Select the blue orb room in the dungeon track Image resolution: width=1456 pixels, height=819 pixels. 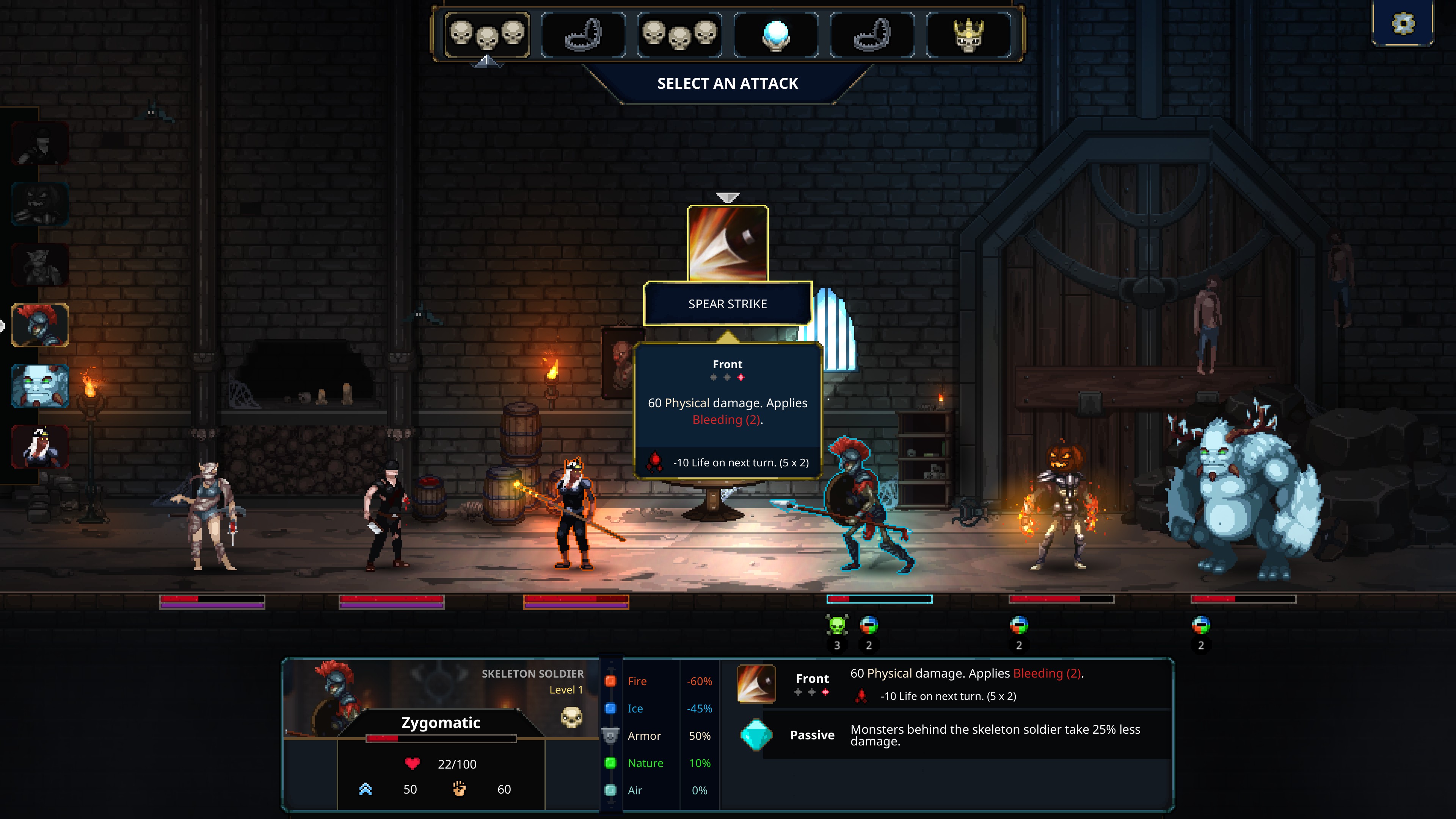pos(775,35)
